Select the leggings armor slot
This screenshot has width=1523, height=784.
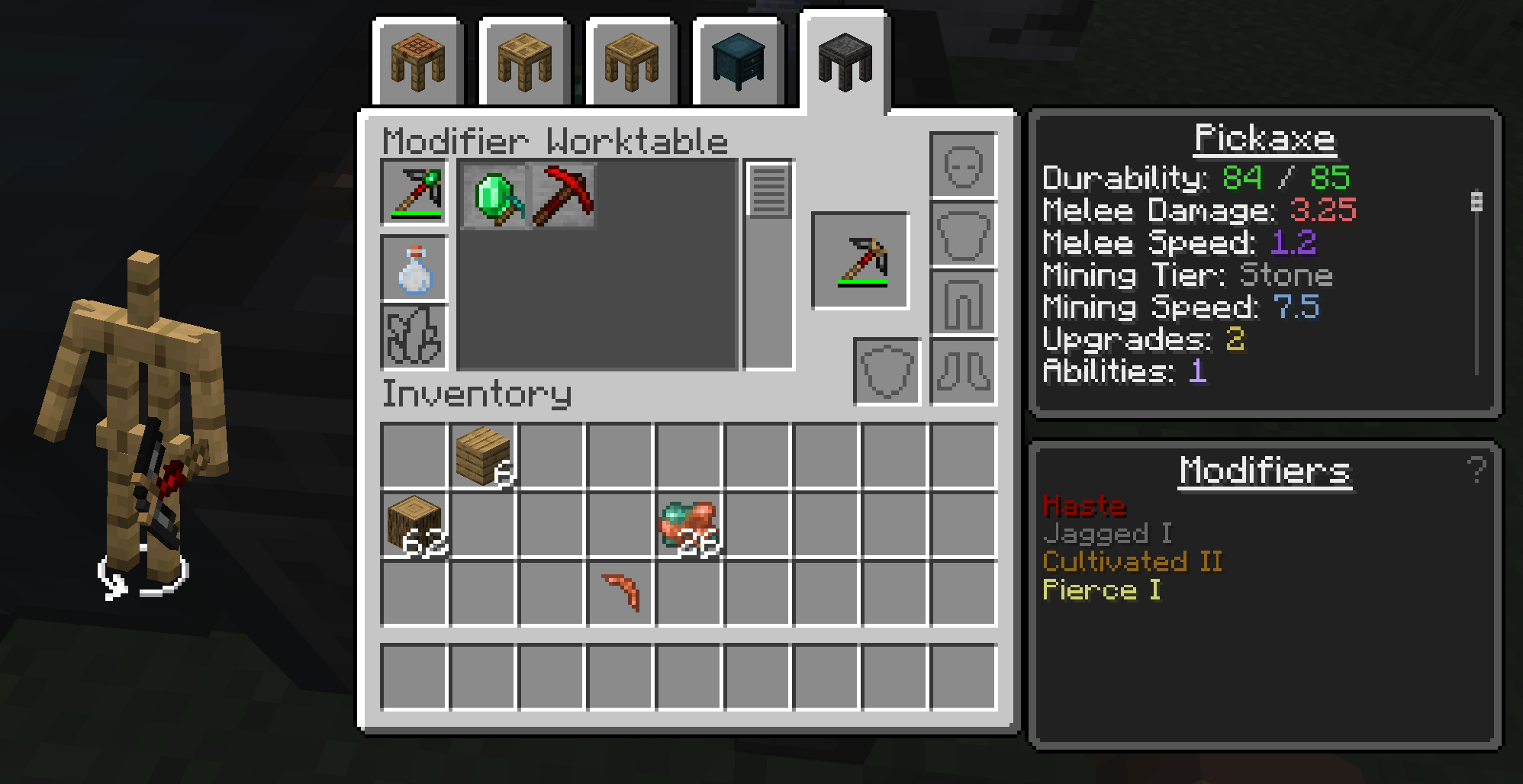point(963,304)
